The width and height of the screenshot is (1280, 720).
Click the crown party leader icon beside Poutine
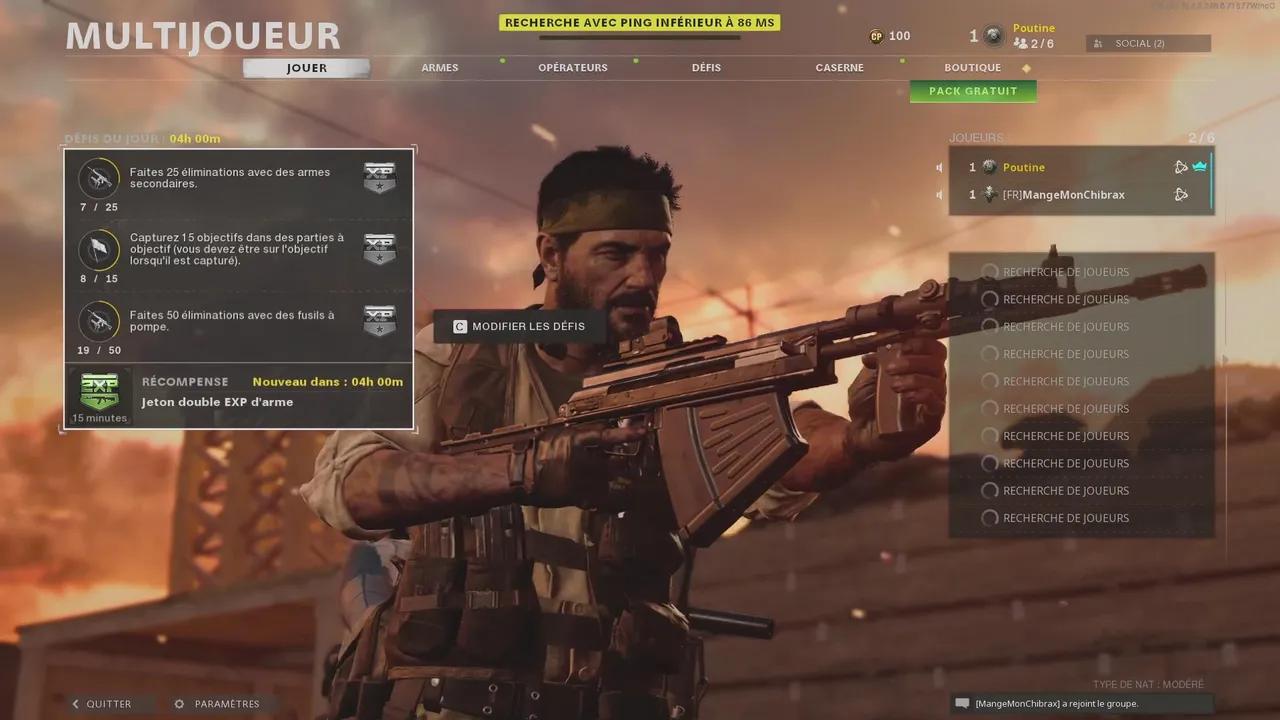[1200, 166]
